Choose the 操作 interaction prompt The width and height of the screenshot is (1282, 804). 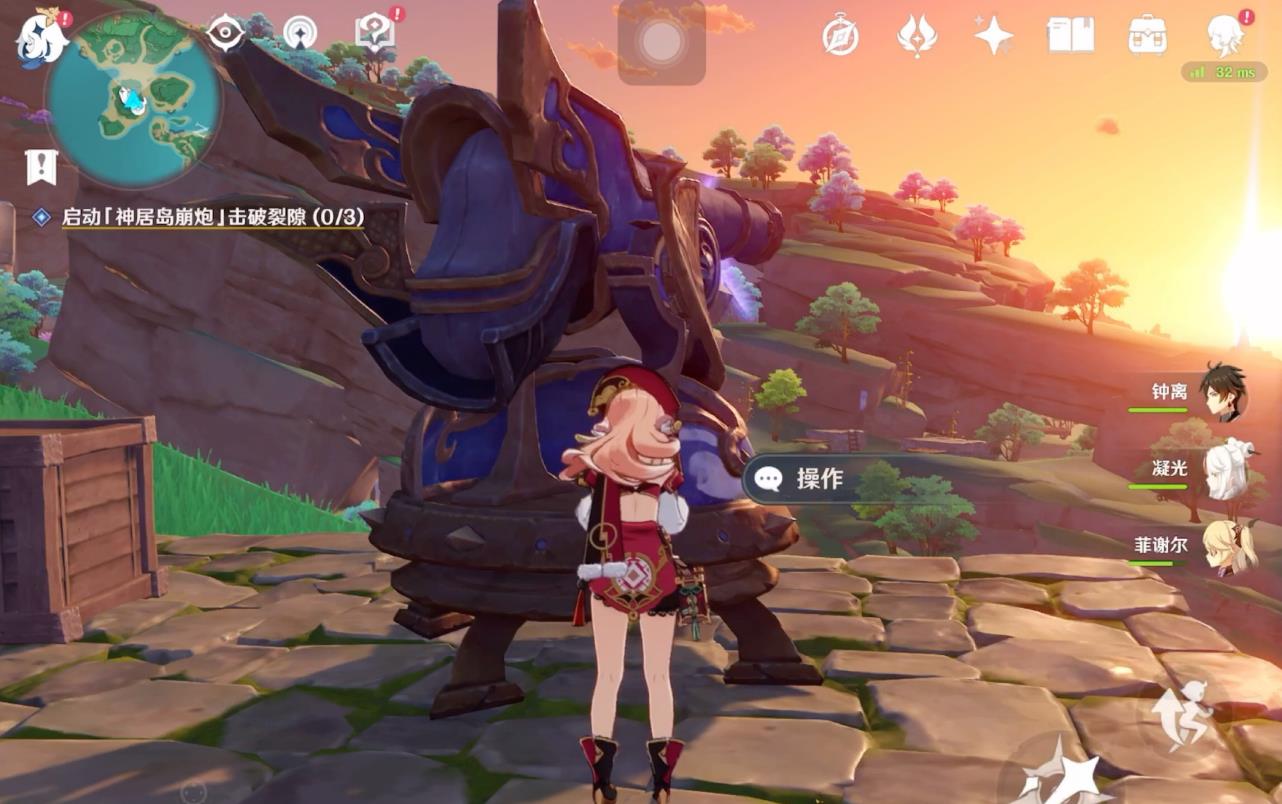(818, 479)
